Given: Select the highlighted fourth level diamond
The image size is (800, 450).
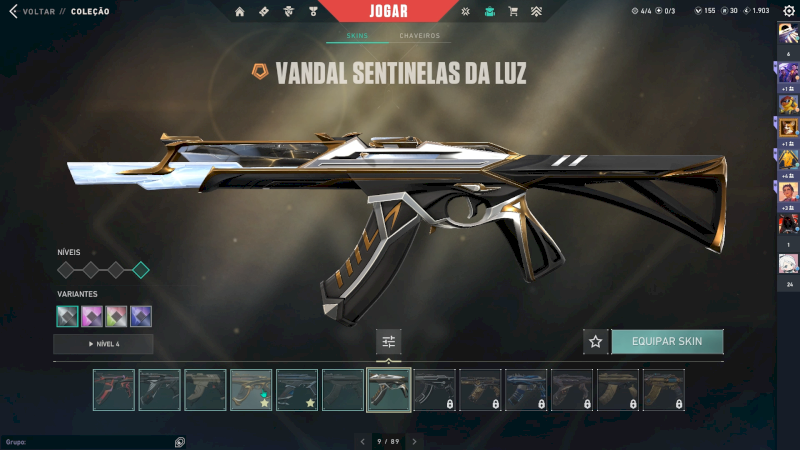Looking at the screenshot, I should tap(141, 270).
